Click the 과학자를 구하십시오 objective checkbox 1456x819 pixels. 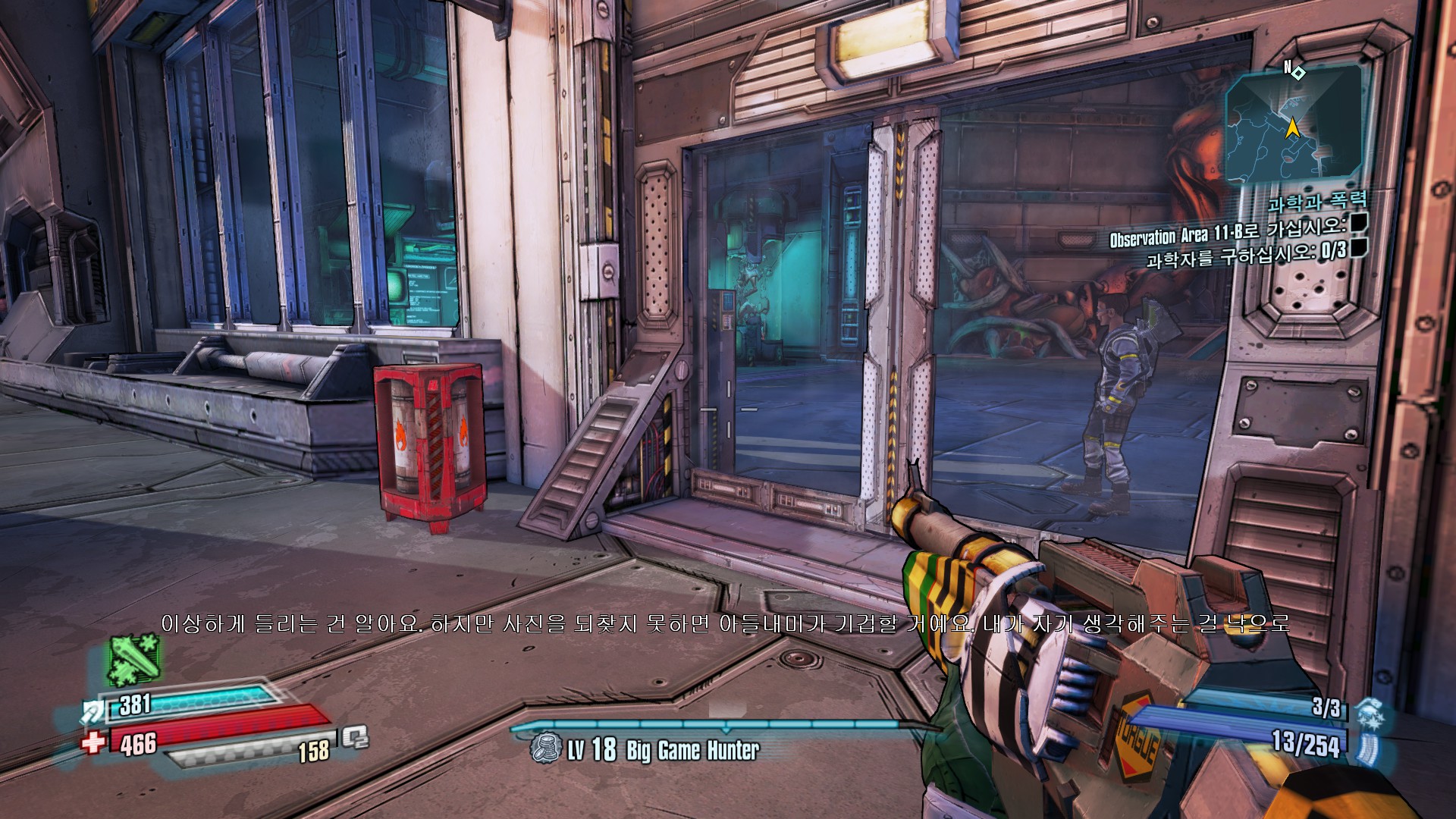coord(1358,247)
